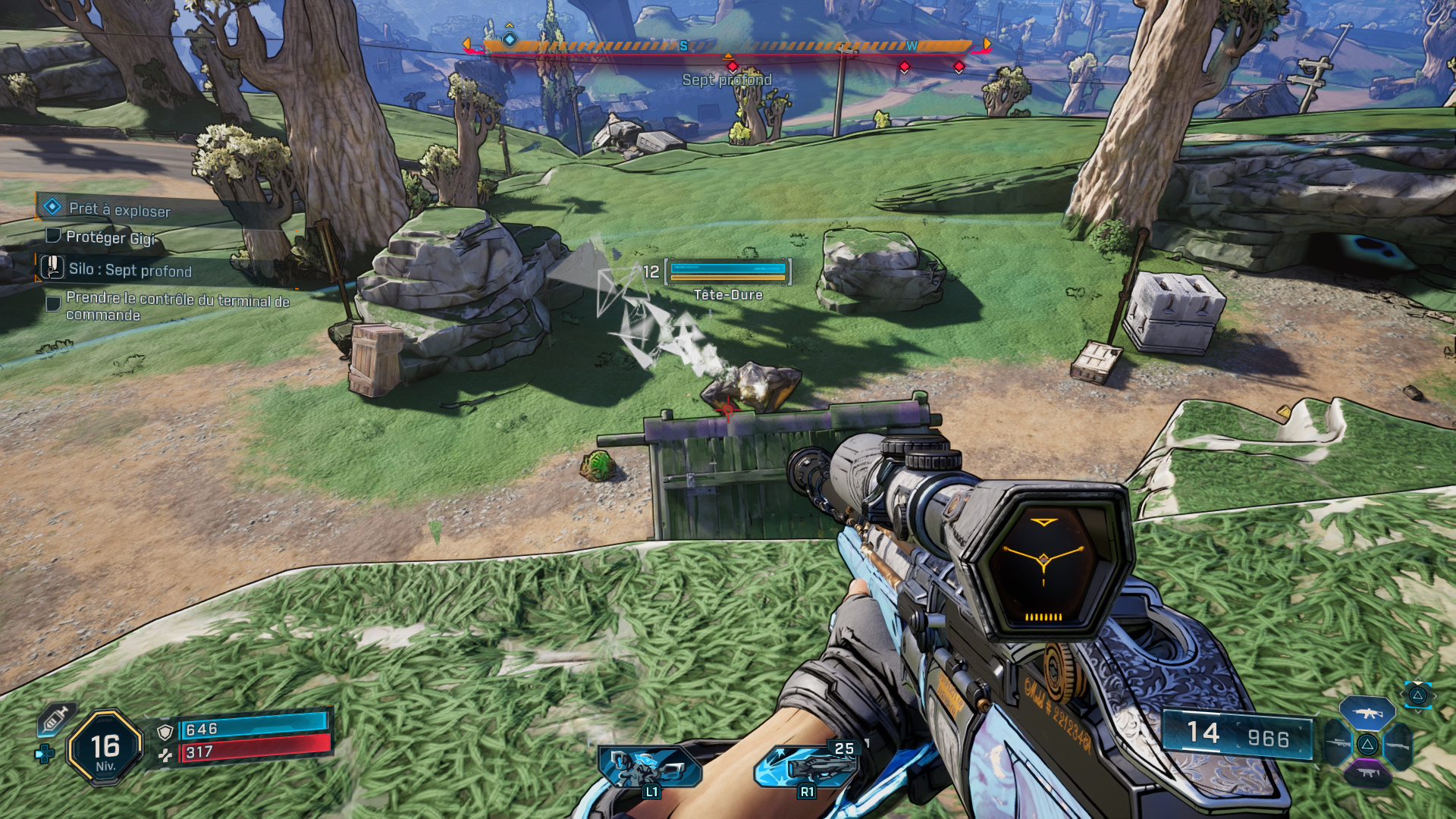
Task: Select the equipped assault rifle weapon slot
Action: [1367, 713]
